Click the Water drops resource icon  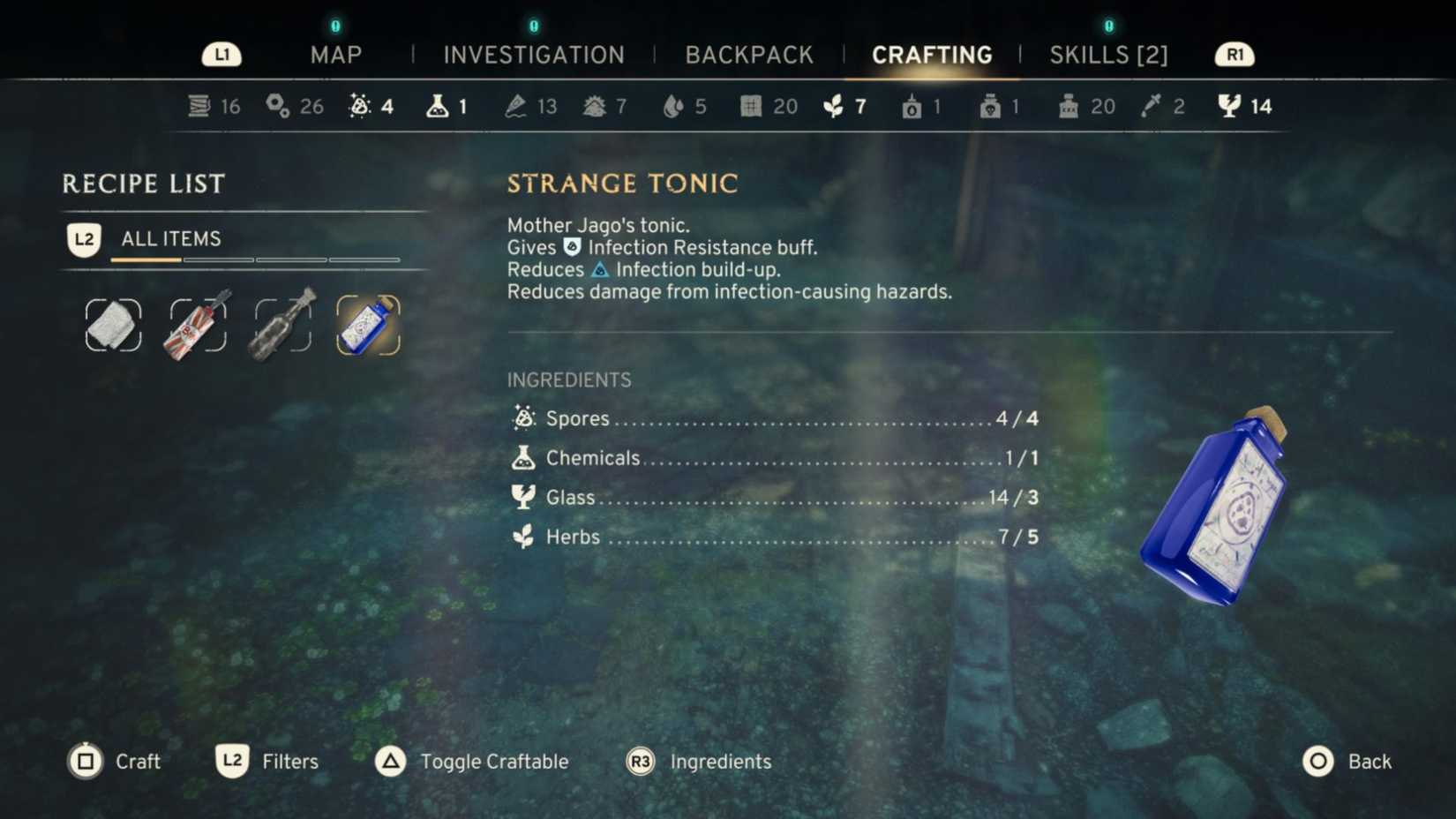point(673,105)
